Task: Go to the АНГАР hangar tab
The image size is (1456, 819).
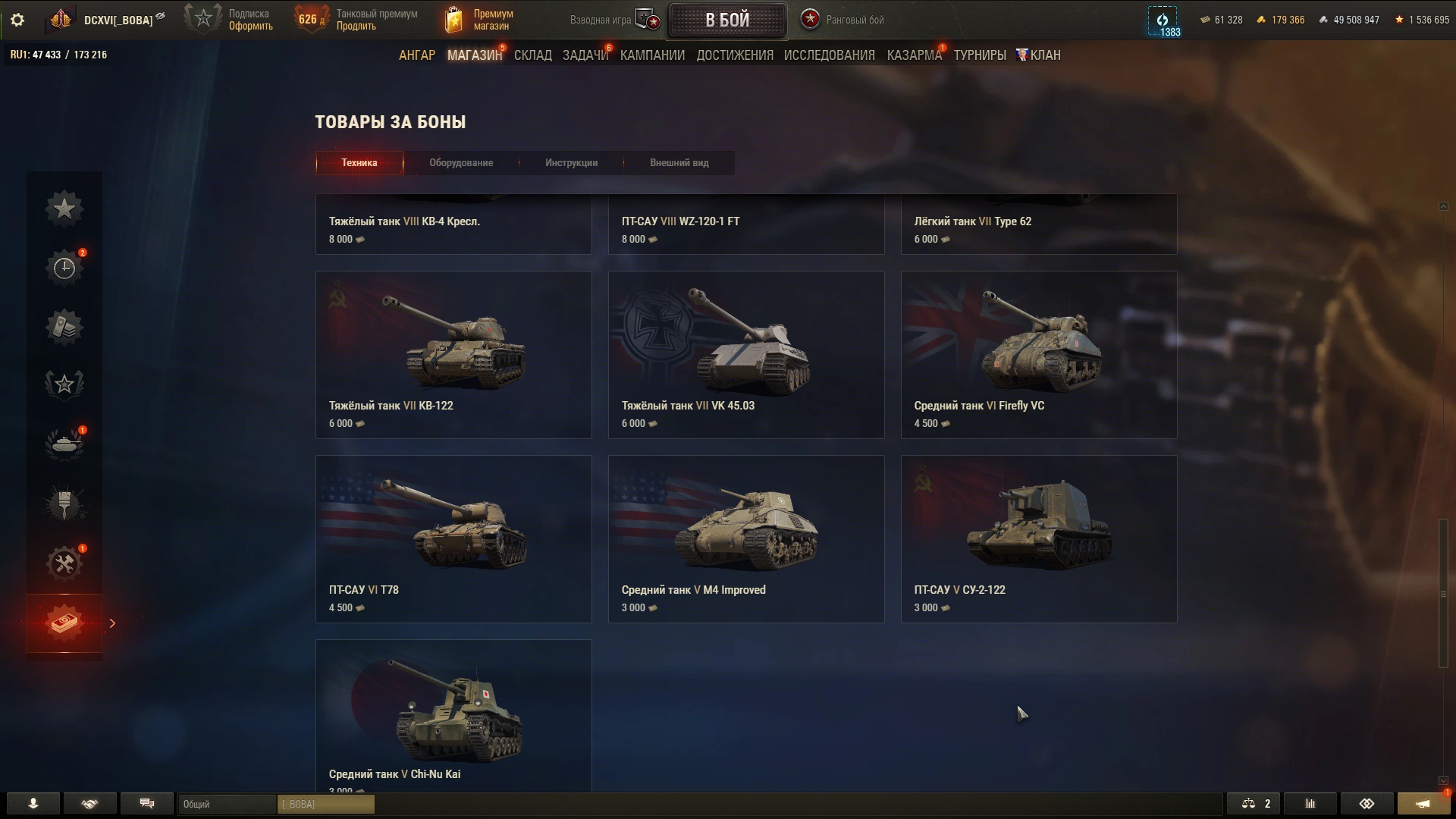Action: [x=417, y=55]
